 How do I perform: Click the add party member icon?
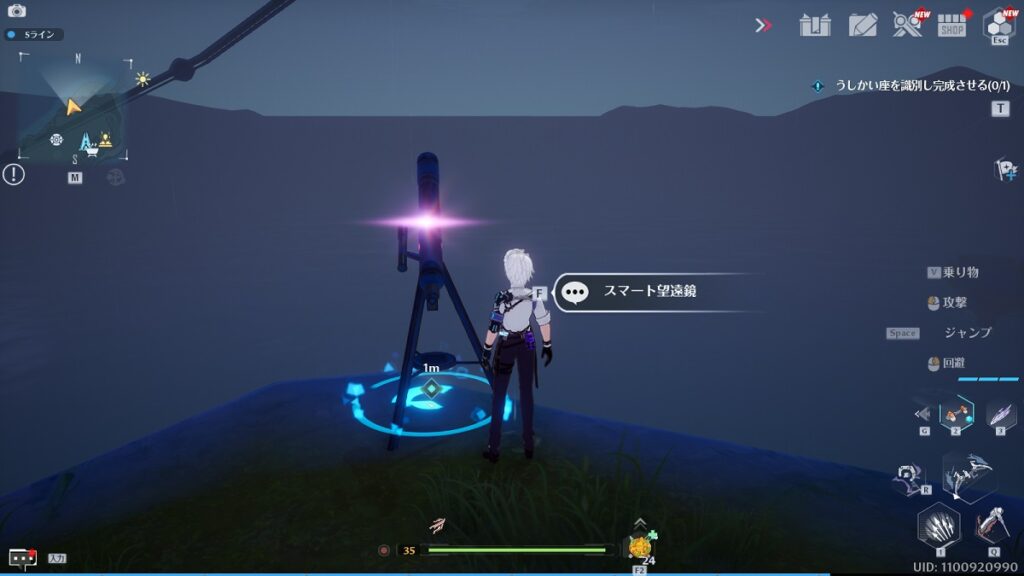pos(1005,170)
